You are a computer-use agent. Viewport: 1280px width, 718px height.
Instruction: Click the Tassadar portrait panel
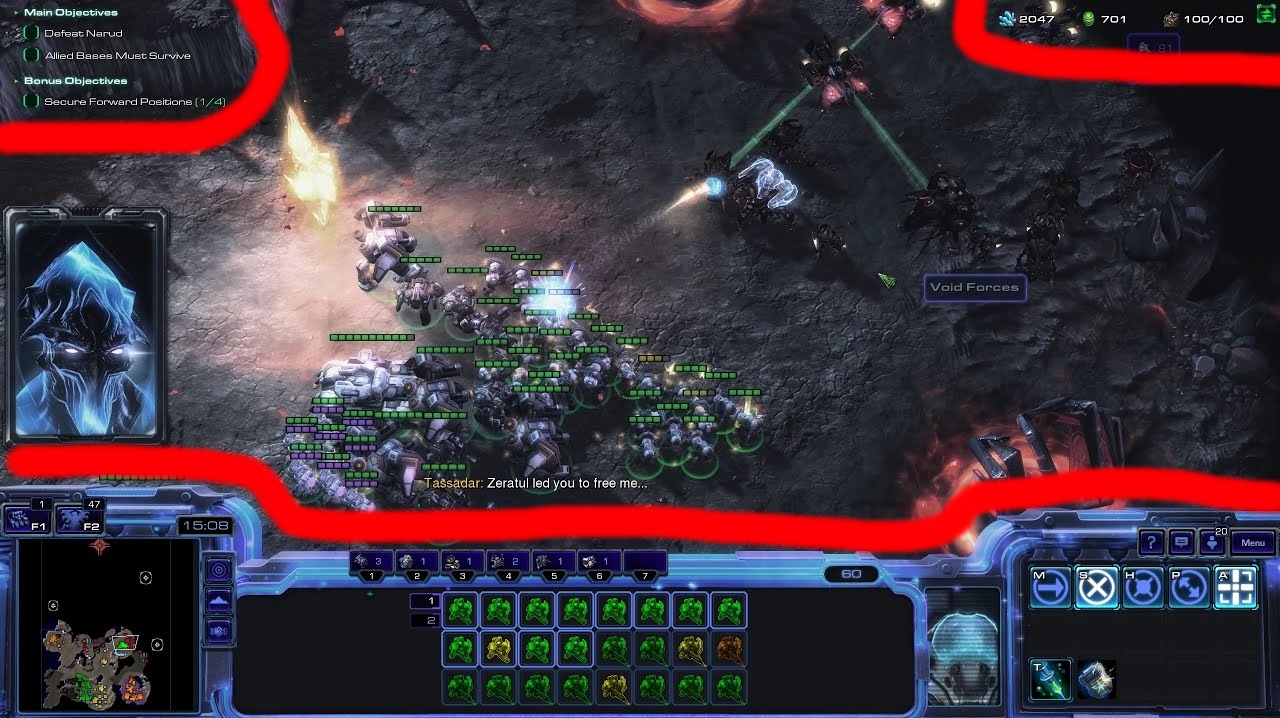(85, 324)
